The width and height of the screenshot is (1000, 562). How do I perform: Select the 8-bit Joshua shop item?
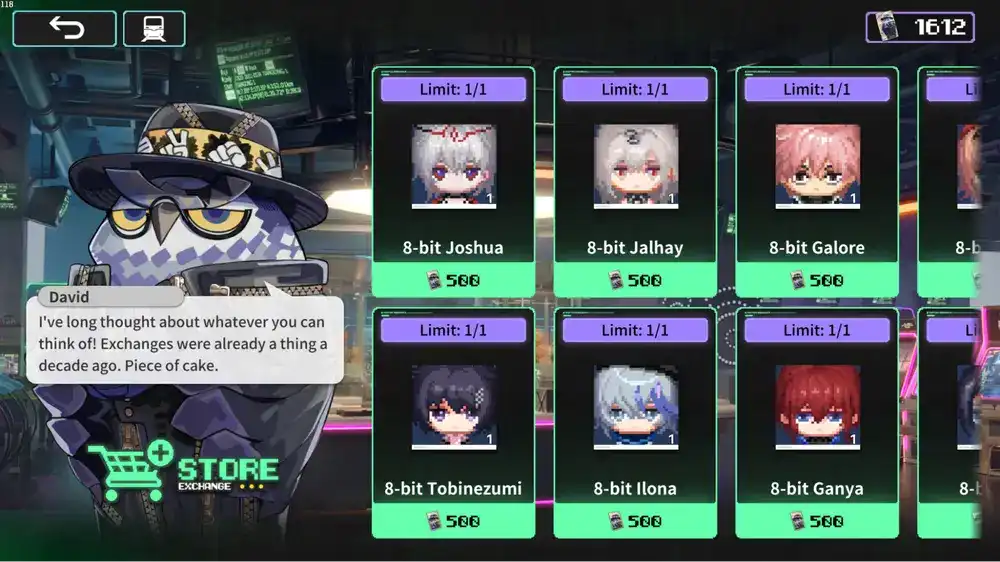[x=453, y=182]
